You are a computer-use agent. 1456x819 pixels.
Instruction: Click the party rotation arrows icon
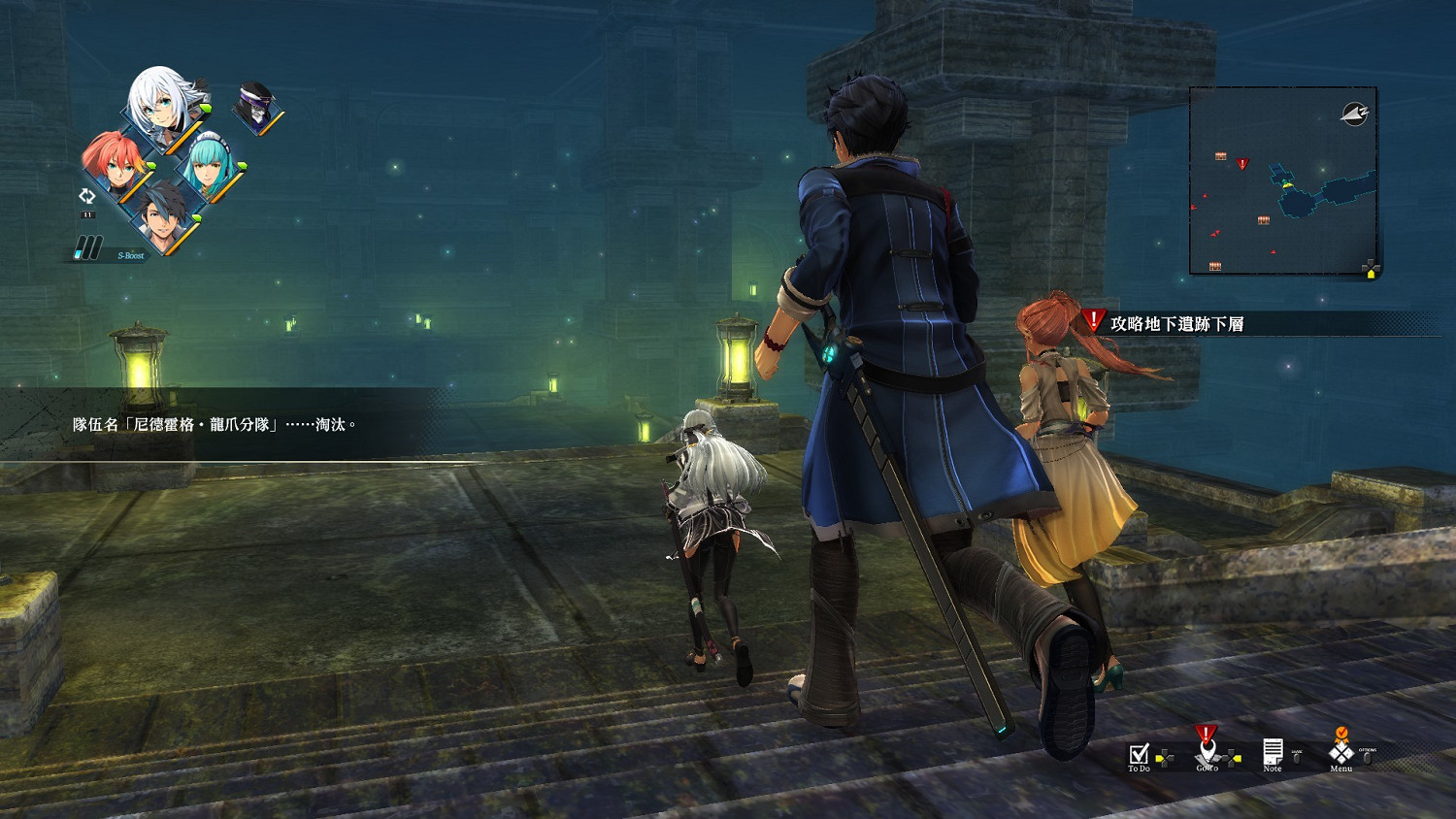tap(87, 197)
